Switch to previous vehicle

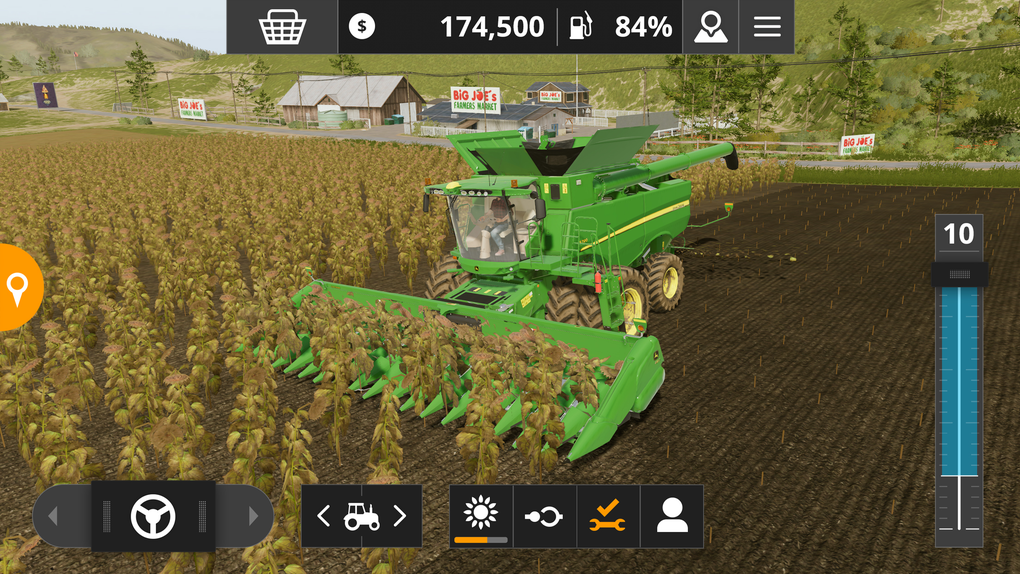(323, 516)
